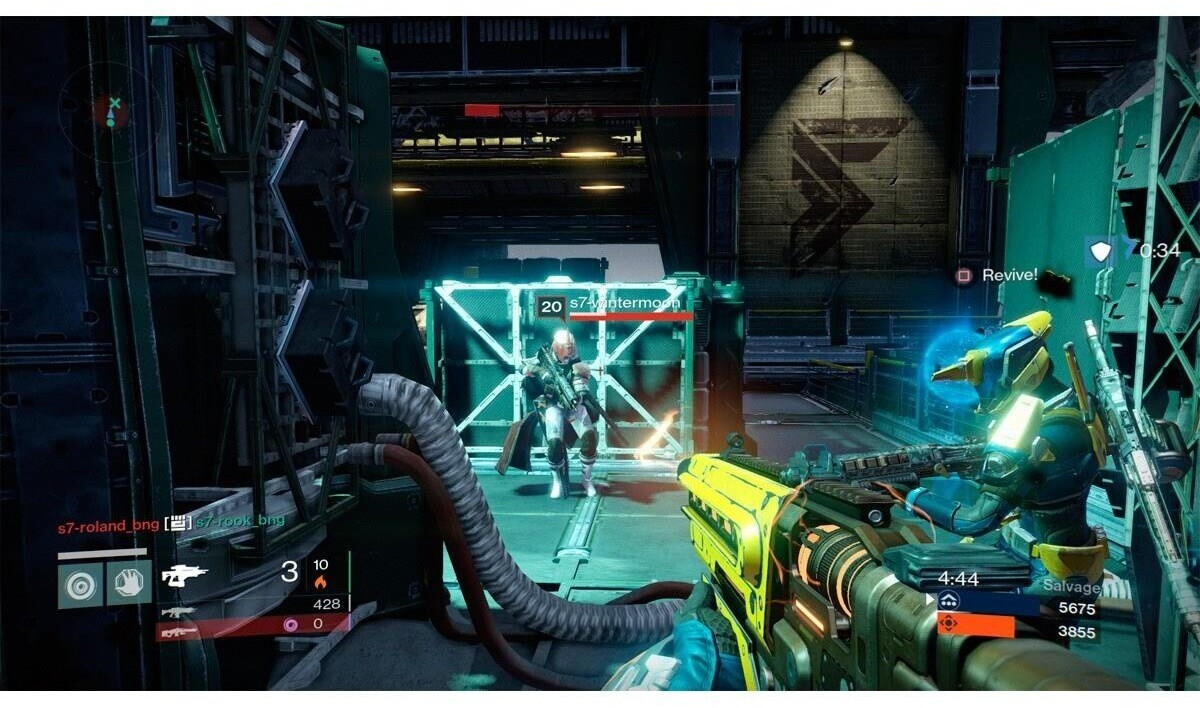
Task: Click the radar in the corner
Action: (112, 106)
